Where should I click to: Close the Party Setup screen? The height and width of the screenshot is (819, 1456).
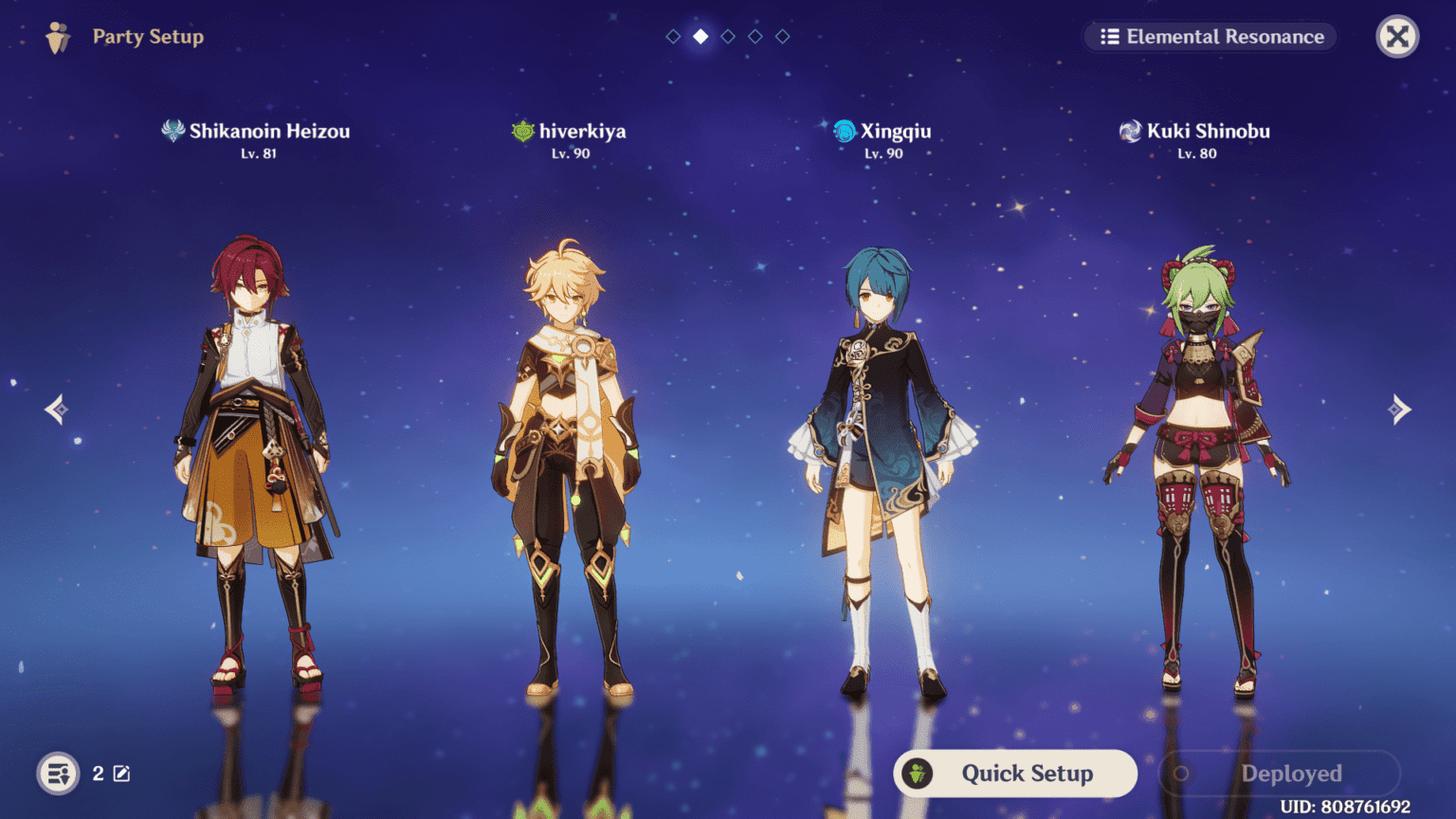[x=1397, y=37]
